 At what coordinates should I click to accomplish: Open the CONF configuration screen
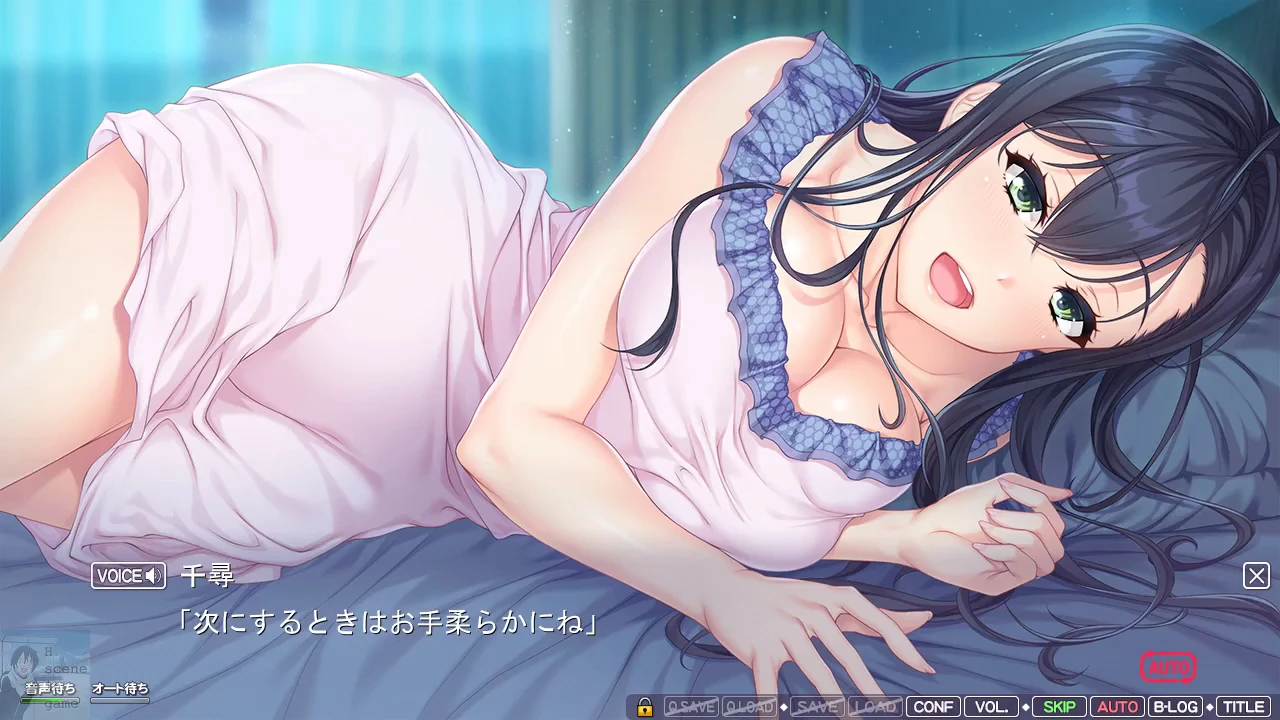[x=934, y=707]
